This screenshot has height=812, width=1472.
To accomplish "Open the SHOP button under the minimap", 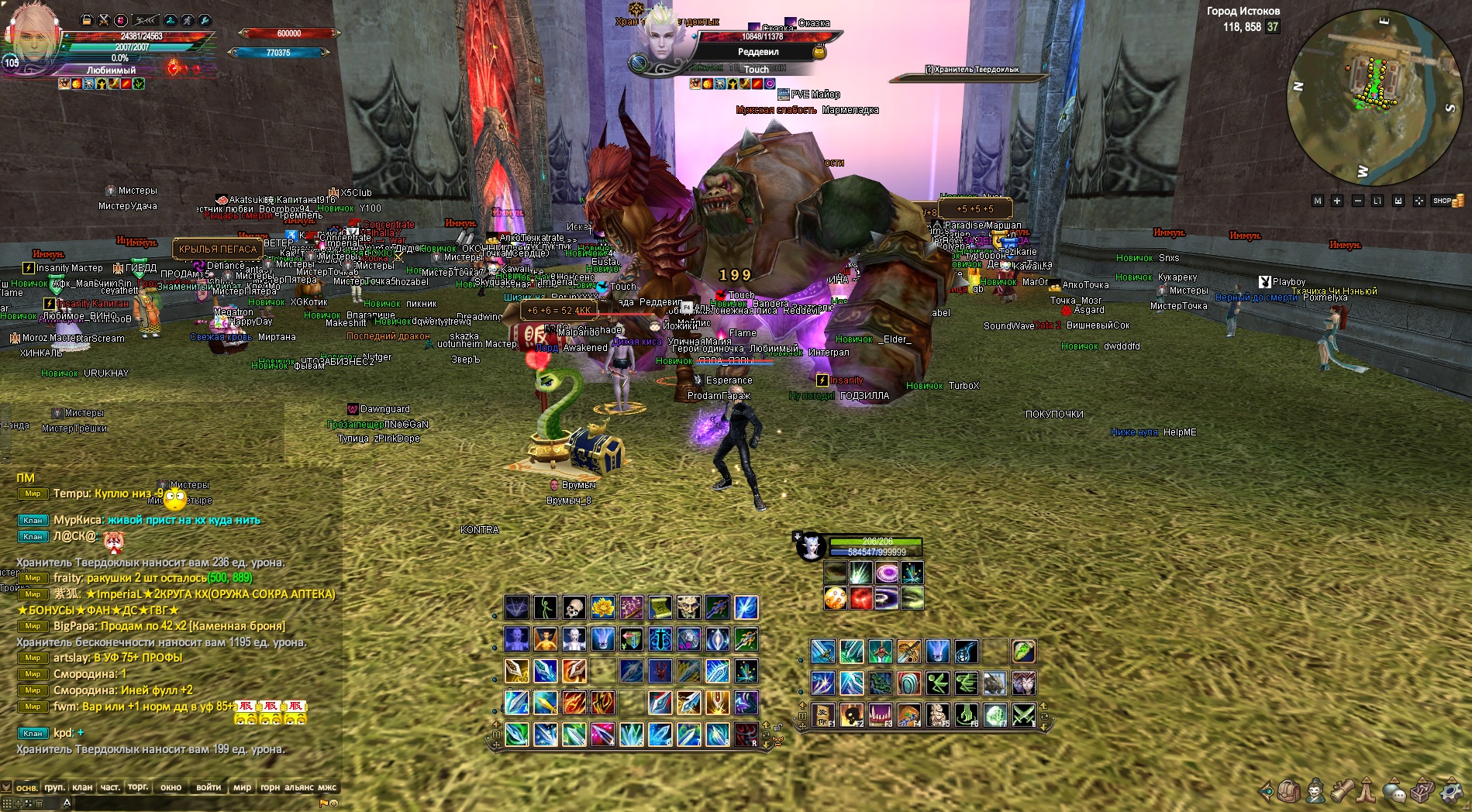I will click(1447, 201).
